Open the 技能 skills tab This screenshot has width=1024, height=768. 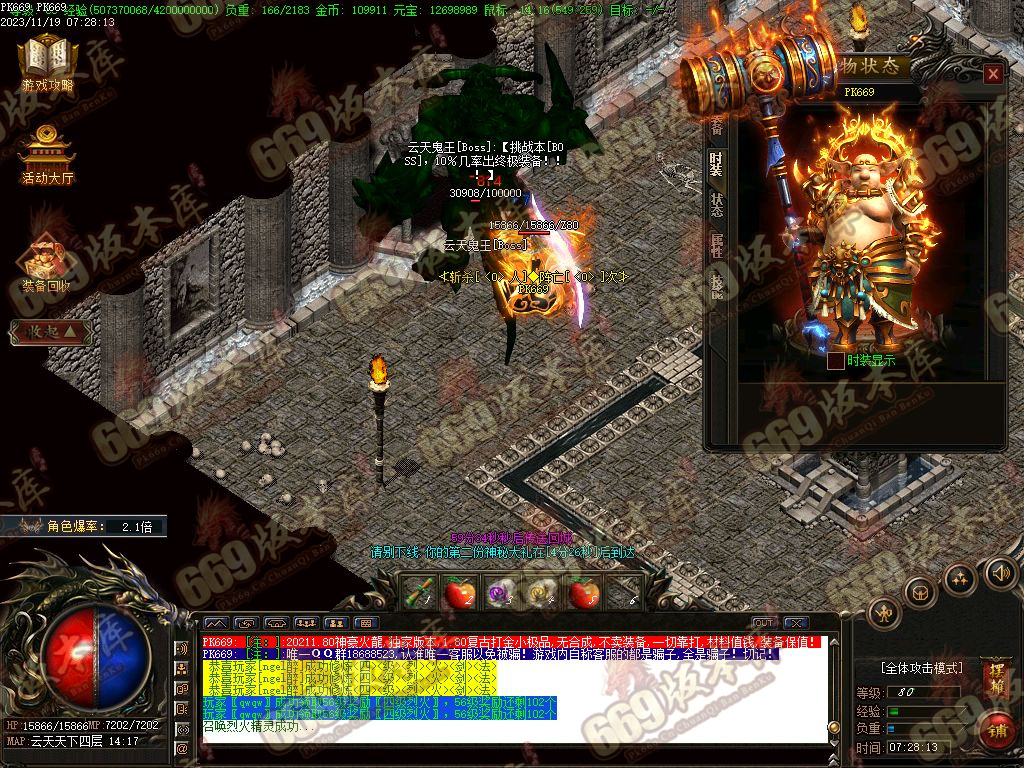coord(716,286)
